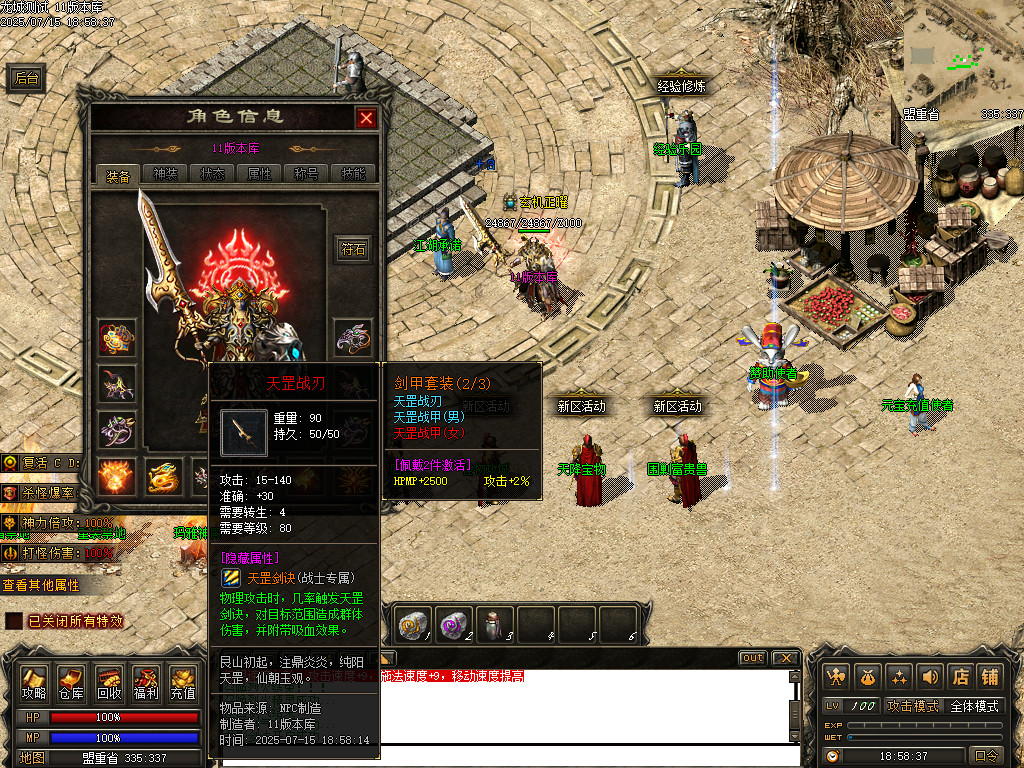Switch to the 技能 skills tab
Viewport: 1024px width, 768px height.
coord(353,174)
